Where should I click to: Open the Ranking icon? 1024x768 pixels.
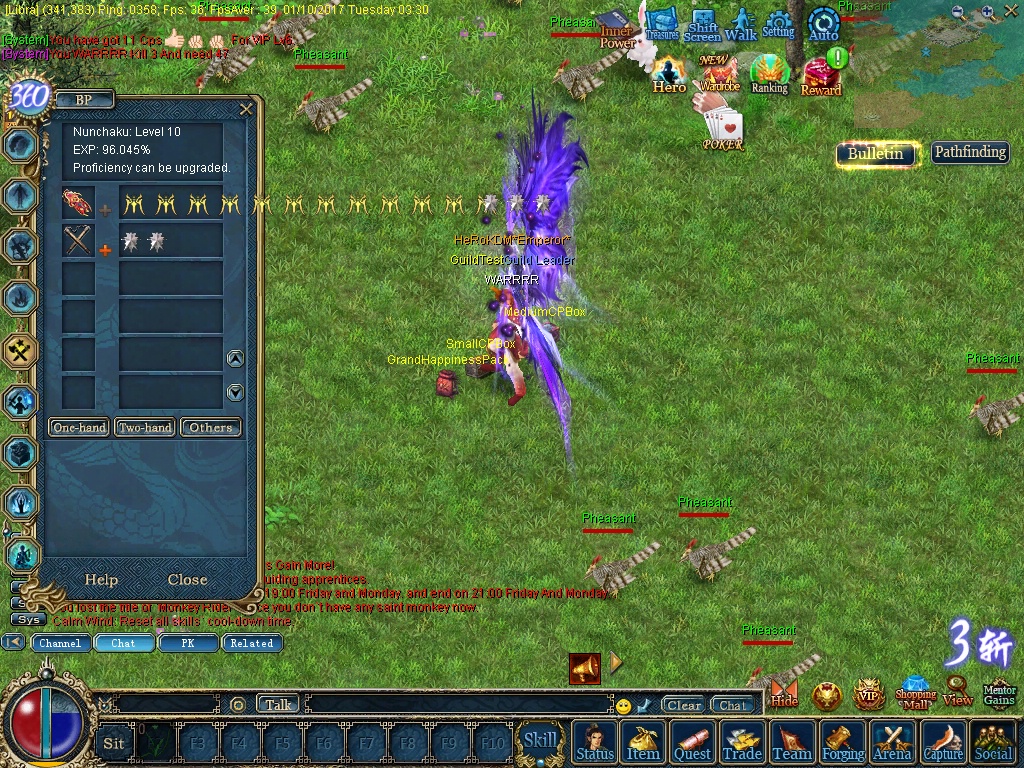769,73
